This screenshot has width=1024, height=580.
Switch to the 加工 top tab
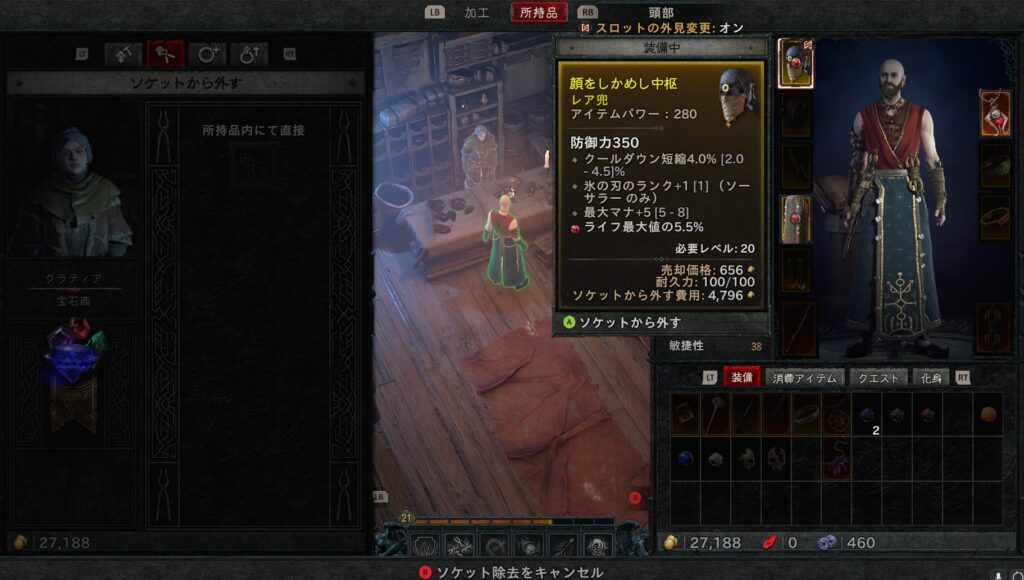[x=477, y=12]
